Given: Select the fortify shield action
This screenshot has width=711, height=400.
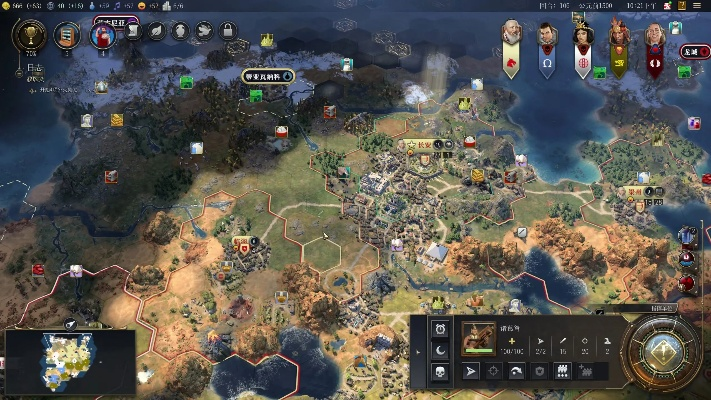Looking at the screenshot, I should pyautogui.click(x=540, y=371).
